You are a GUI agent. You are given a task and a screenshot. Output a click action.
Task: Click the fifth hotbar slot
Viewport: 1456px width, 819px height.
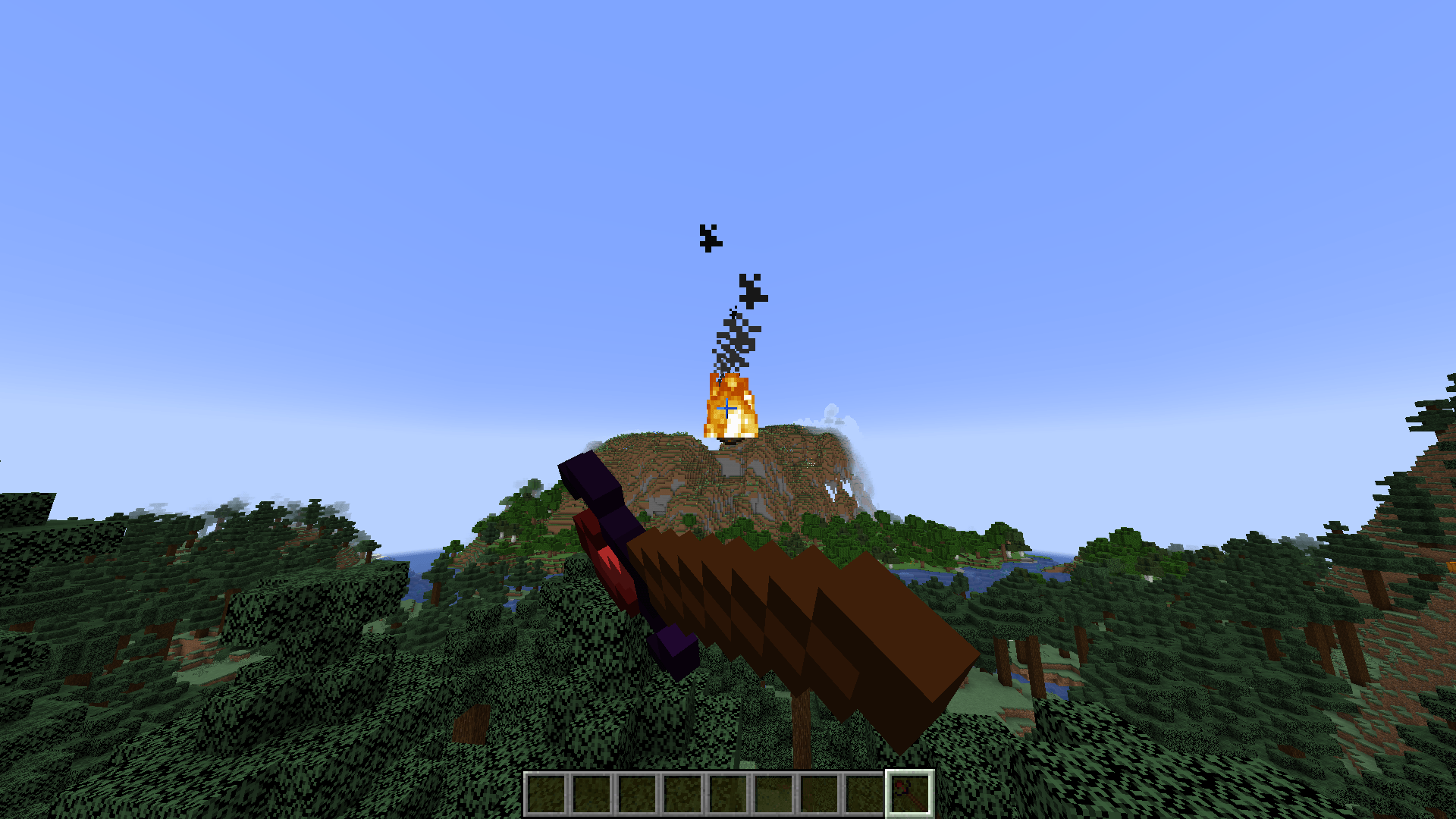click(x=726, y=793)
